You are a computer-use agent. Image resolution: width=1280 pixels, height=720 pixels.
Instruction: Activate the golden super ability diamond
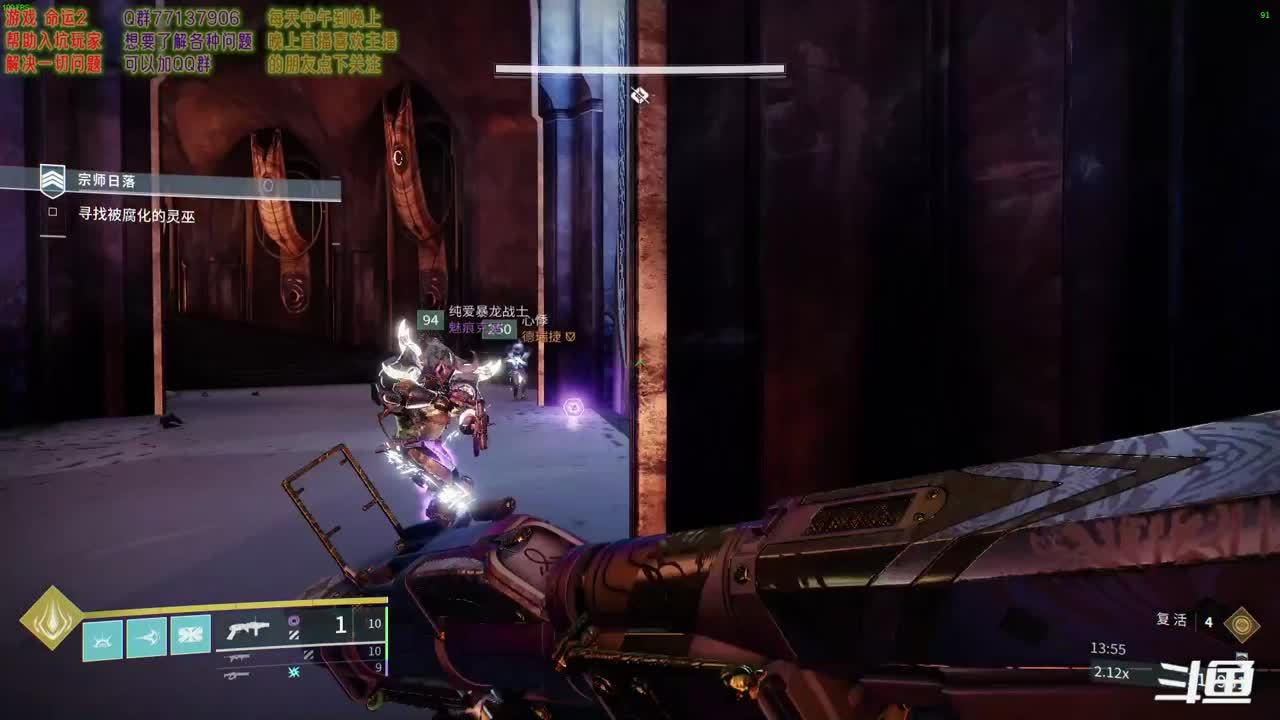pos(52,617)
